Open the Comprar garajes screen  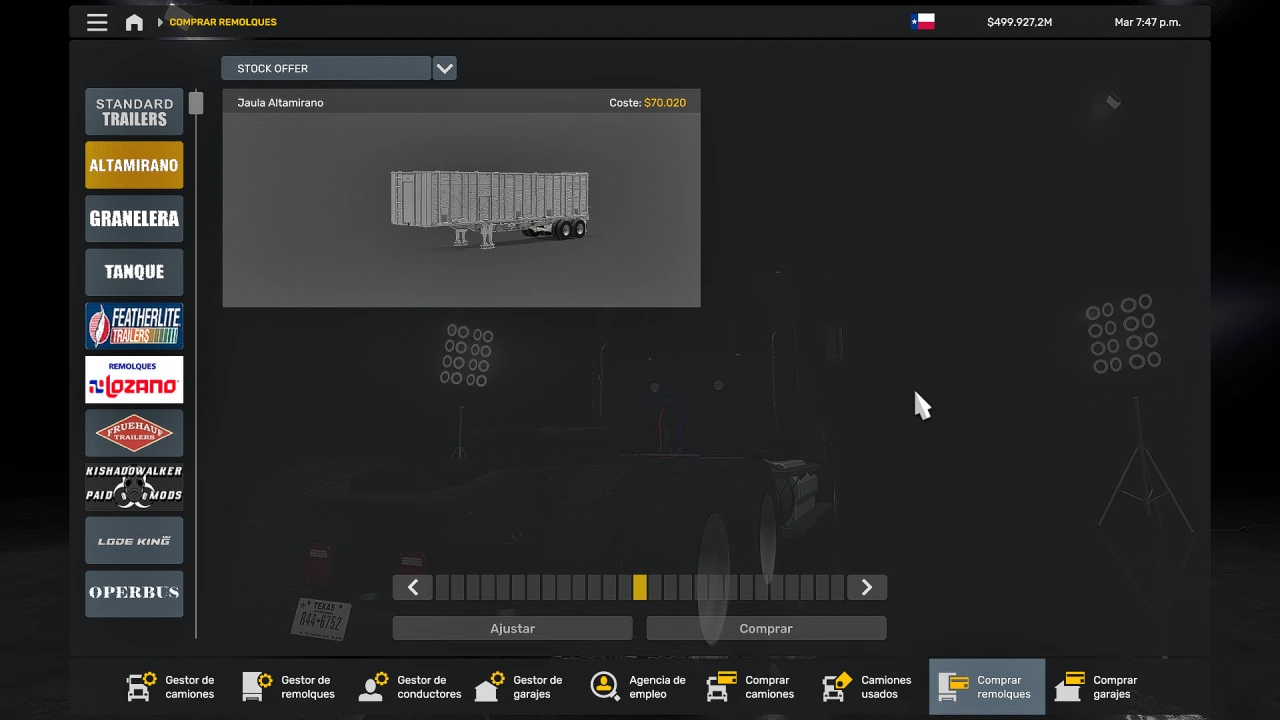coord(1097,687)
